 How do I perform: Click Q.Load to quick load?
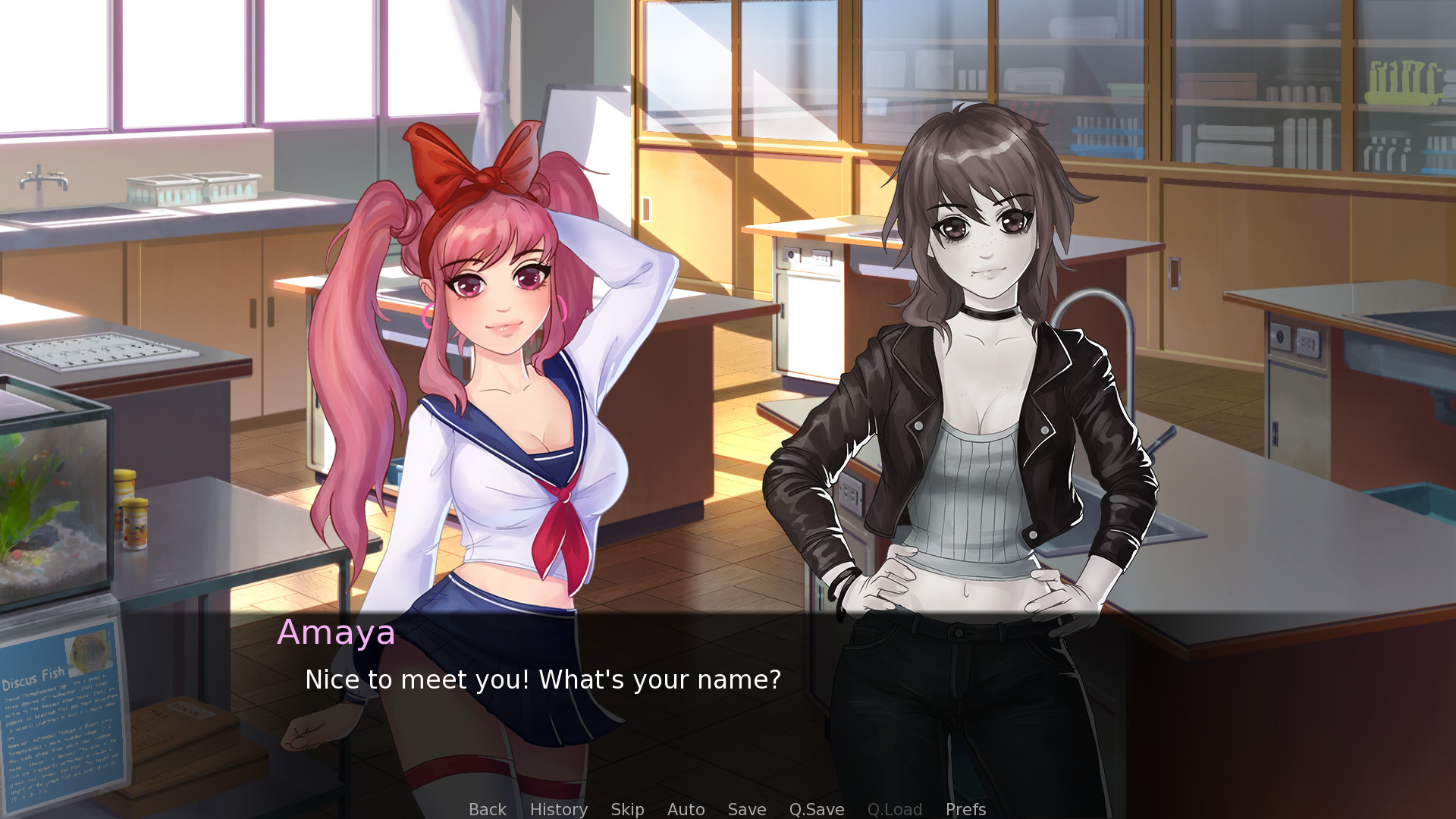894,809
